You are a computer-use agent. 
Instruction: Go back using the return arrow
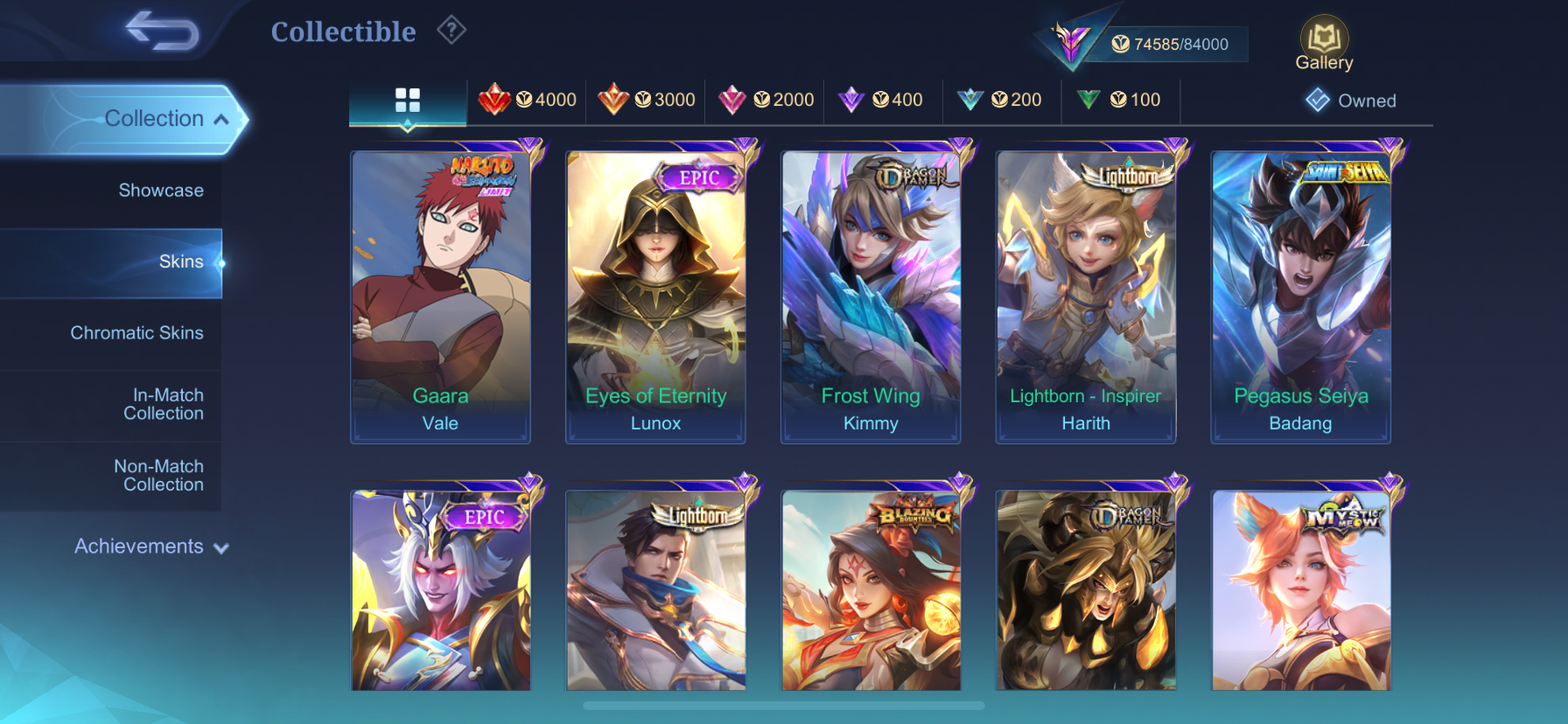point(162,31)
